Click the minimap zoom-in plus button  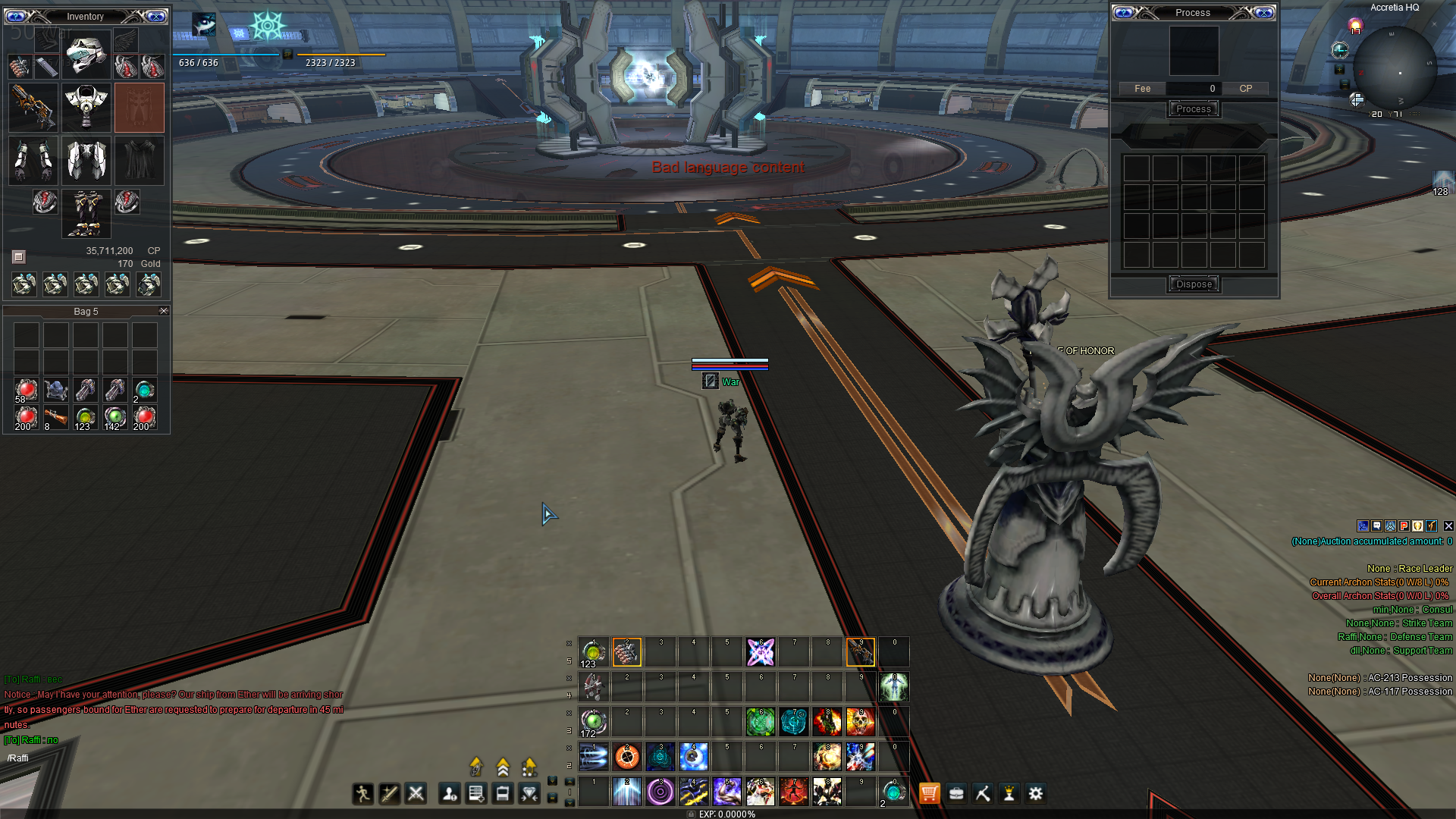1357,100
